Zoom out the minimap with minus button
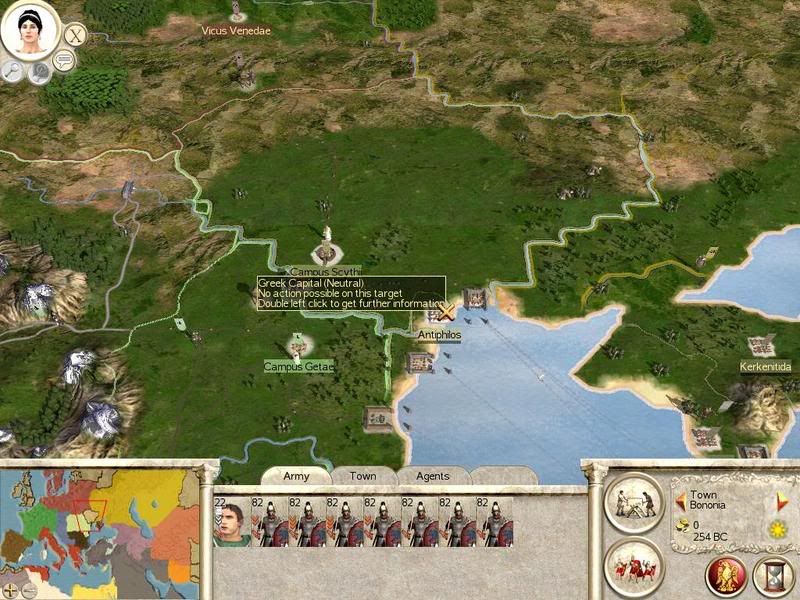Image resolution: width=800 pixels, height=600 pixels. coord(28,590)
